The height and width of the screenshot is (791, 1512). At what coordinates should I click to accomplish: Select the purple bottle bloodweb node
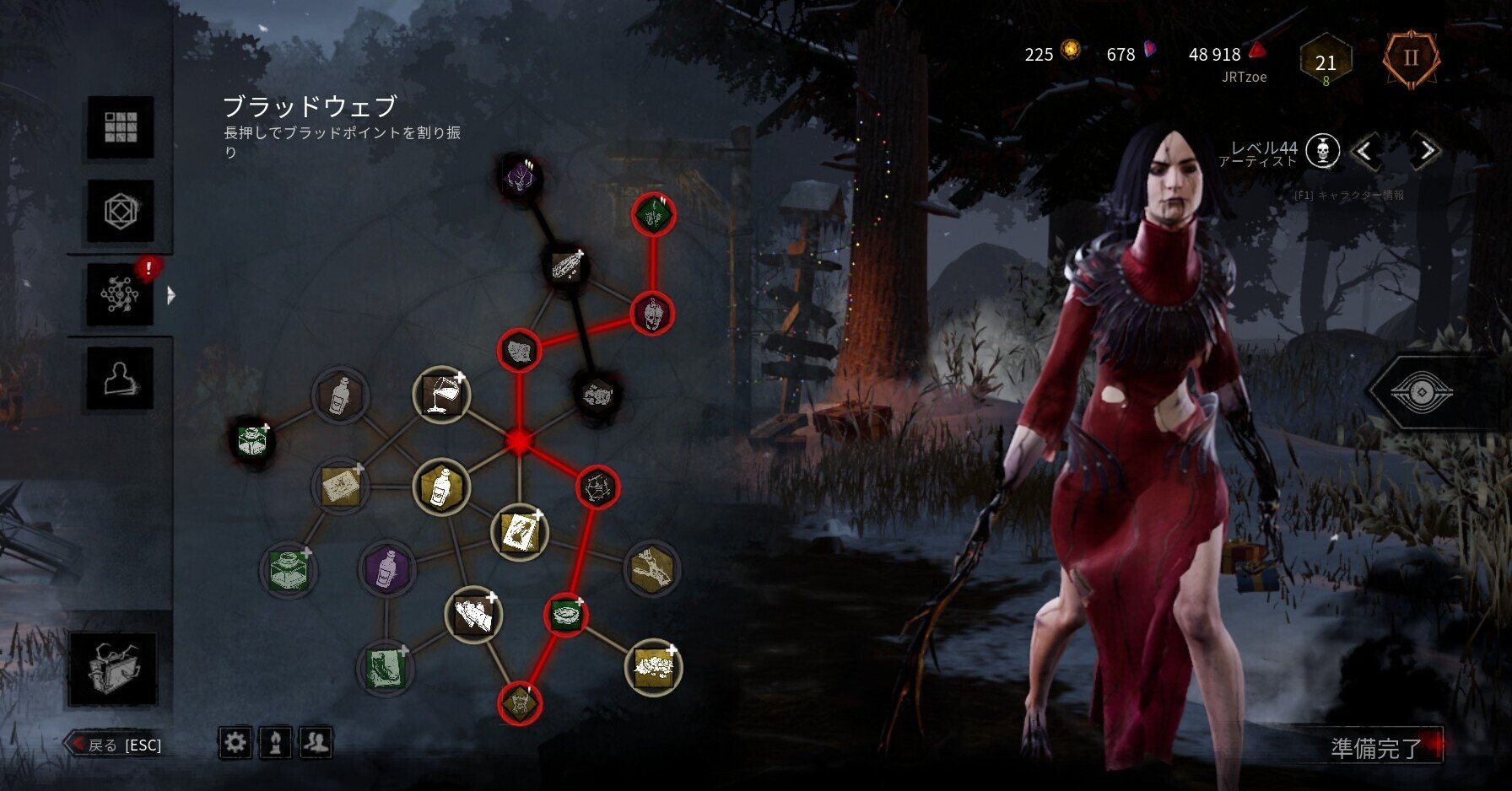click(x=386, y=568)
